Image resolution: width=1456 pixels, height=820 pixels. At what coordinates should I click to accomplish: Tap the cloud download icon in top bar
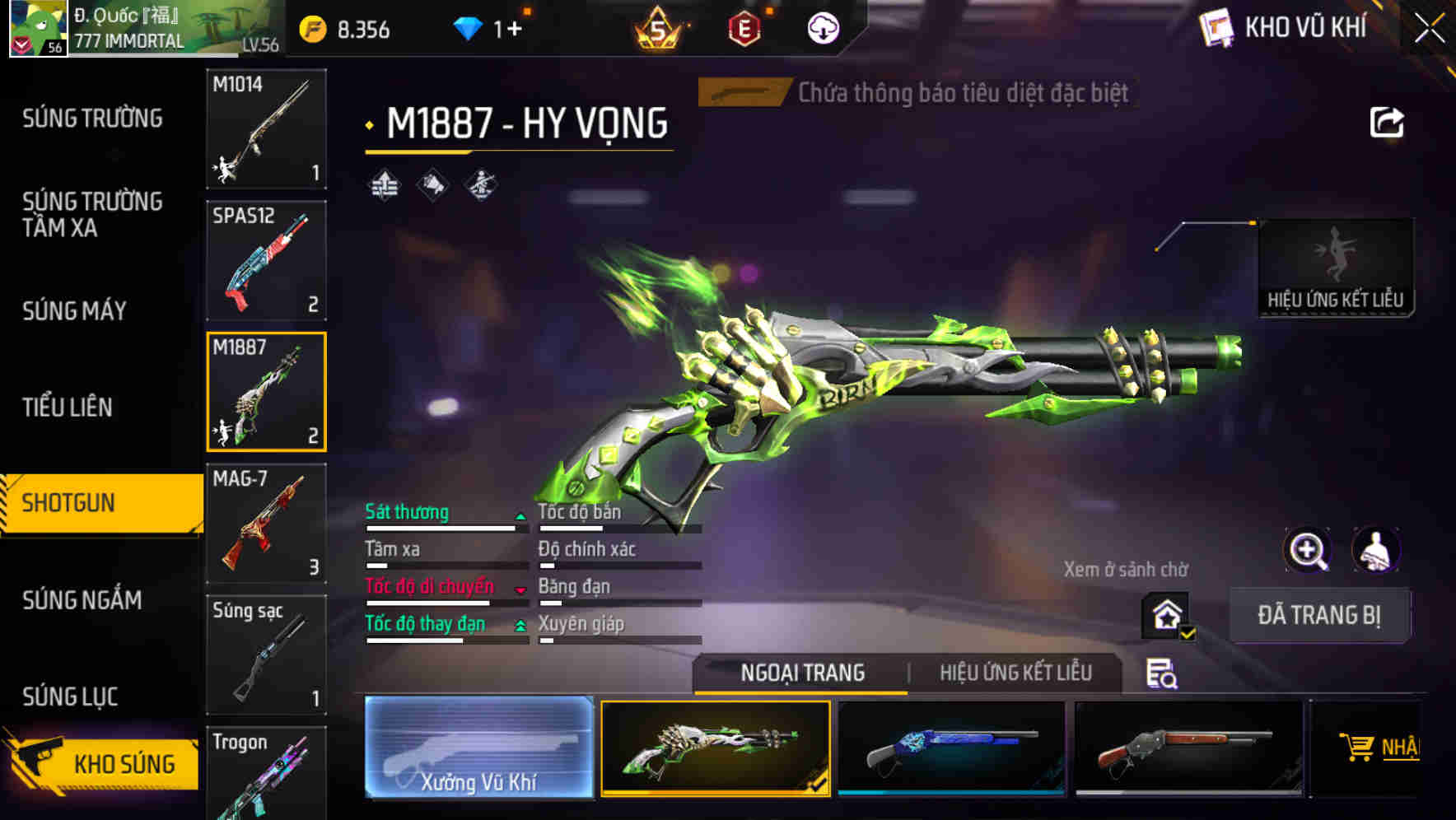coord(822,27)
